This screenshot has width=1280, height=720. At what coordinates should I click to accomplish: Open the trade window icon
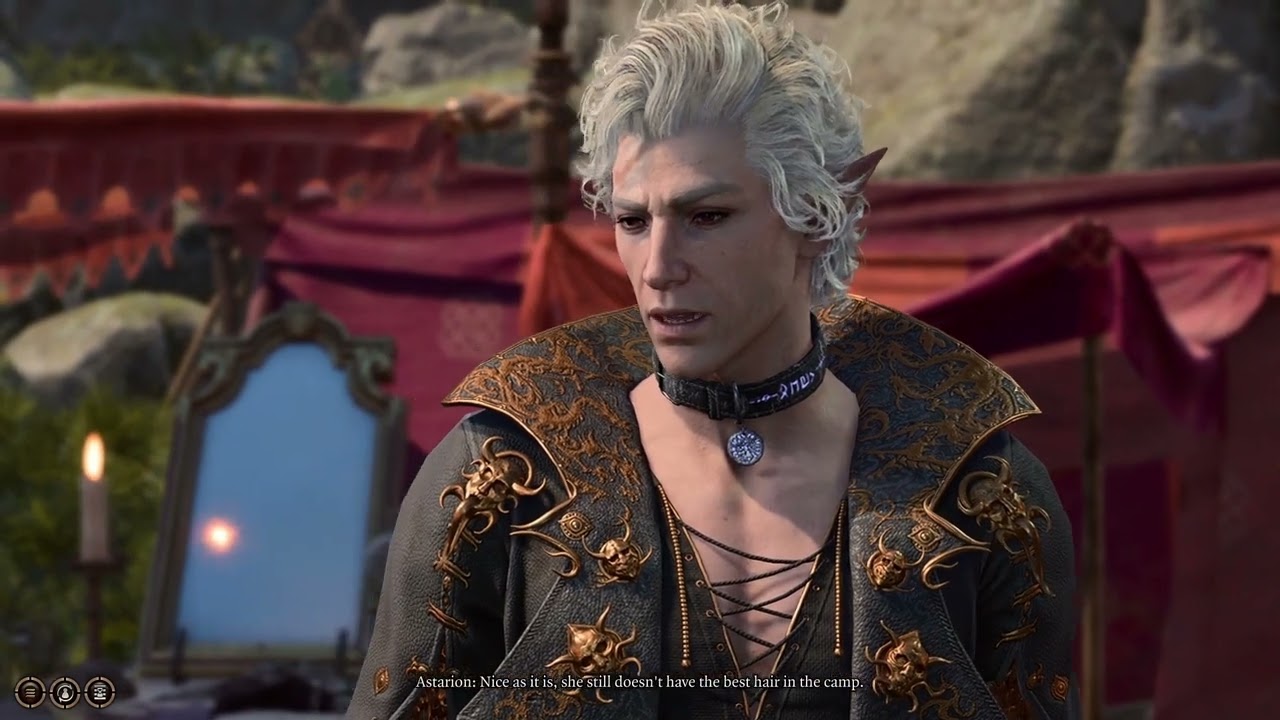pos(99,691)
